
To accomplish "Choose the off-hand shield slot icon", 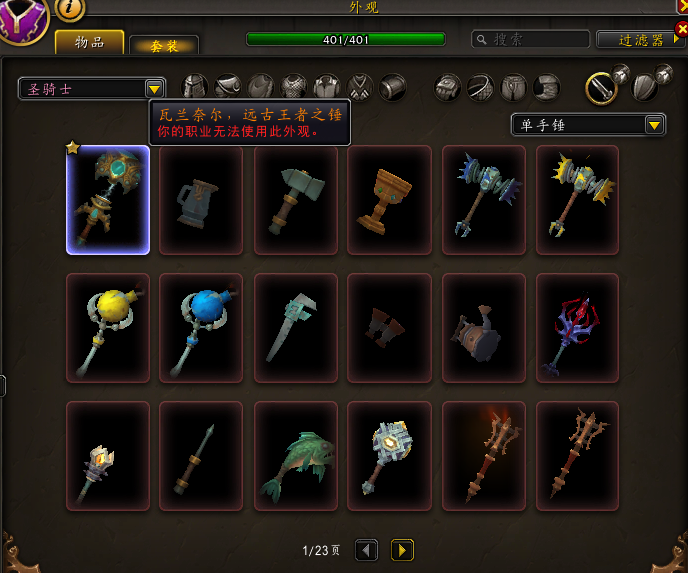I will click(643, 87).
